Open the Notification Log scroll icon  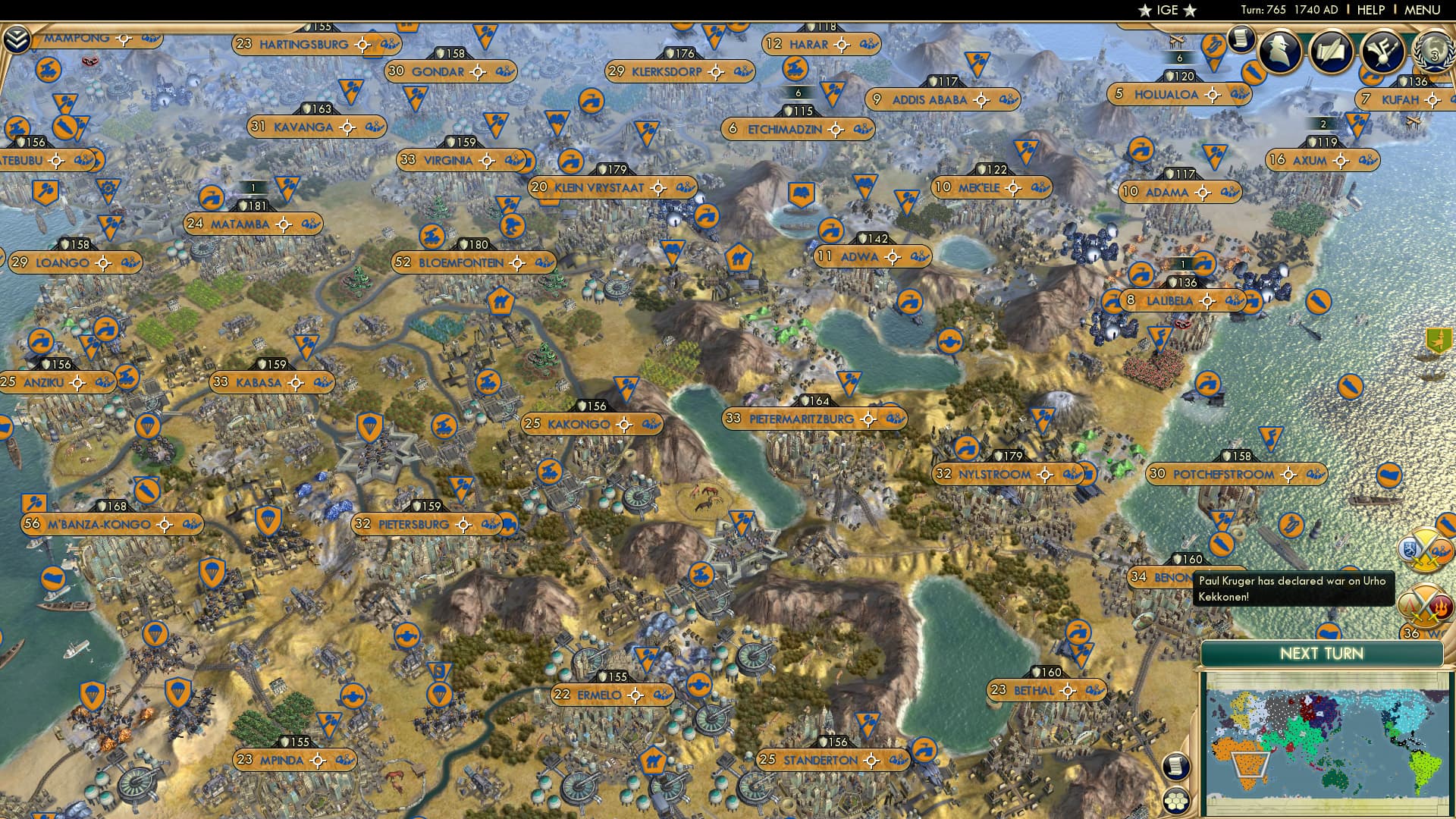pos(1239,38)
